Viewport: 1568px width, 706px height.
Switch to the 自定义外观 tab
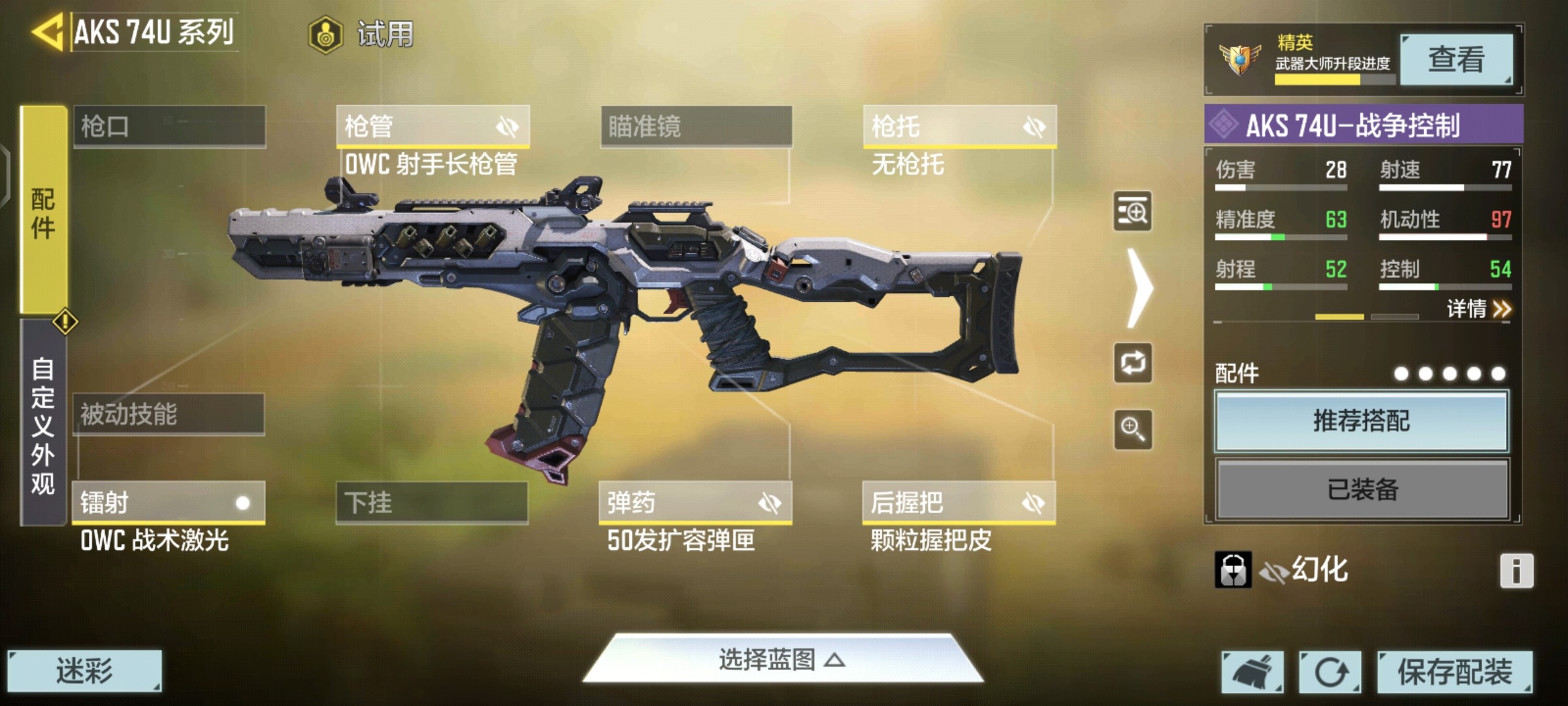pyautogui.click(x=43, y=424)
